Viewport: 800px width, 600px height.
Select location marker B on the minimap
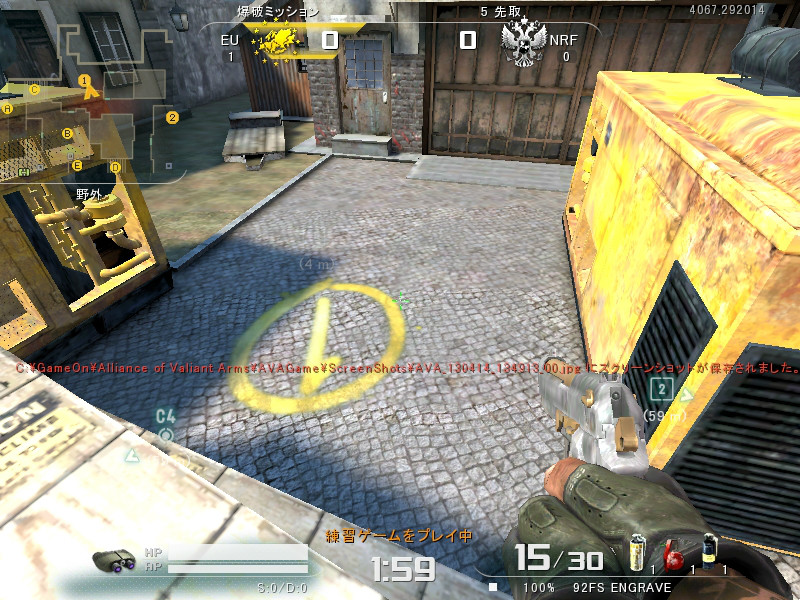tap(67, 133)
